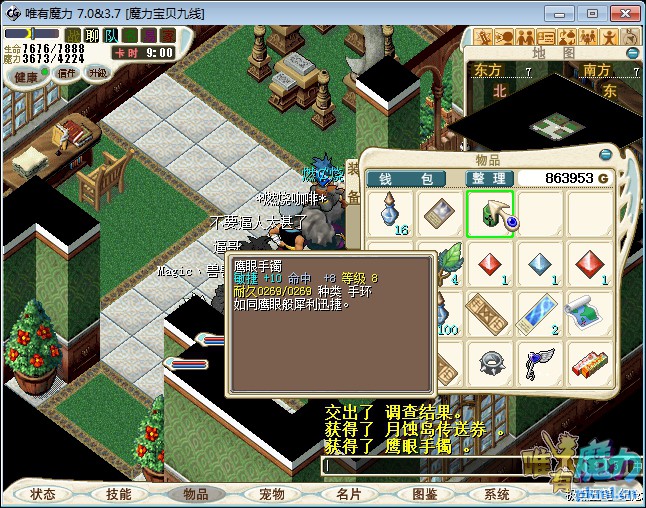Image resolution: width=646 pixels, height=508 pixels.
Task: Select the winged blue-gem pendant item
Action: coord(540,362)
